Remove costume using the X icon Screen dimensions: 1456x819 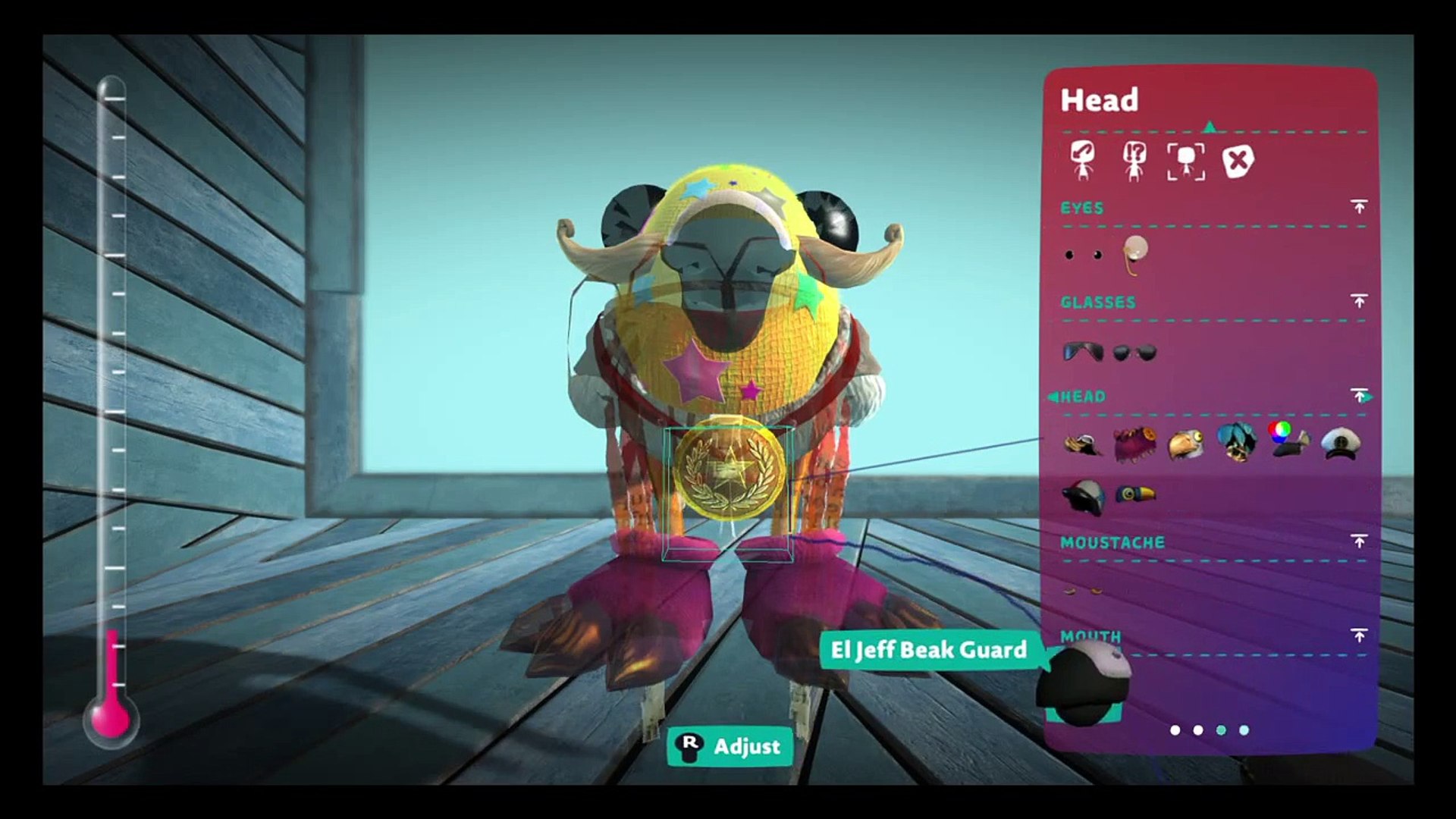click(1238, 161)
